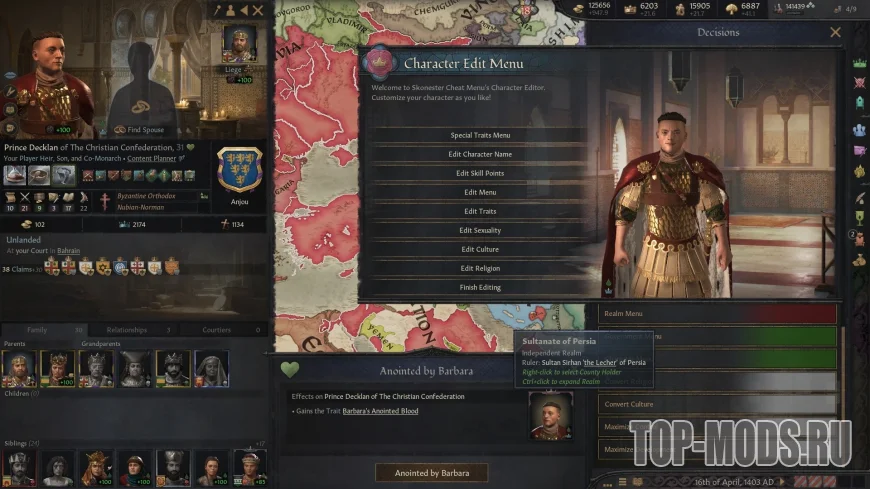The width and height of the screenshot is (870, 489).
Task: Select Edit Skill Points
Action: pos(480,173)
